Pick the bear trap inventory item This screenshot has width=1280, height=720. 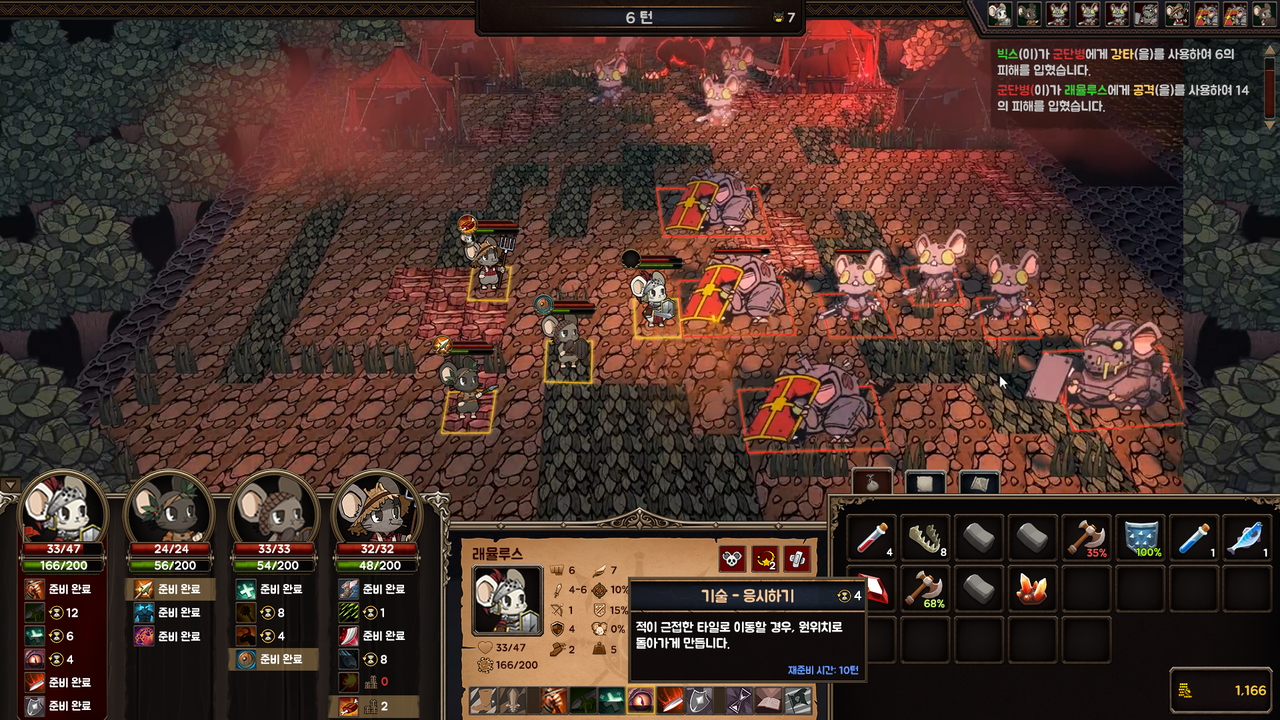pyautogui.click(x=924, y=539)
